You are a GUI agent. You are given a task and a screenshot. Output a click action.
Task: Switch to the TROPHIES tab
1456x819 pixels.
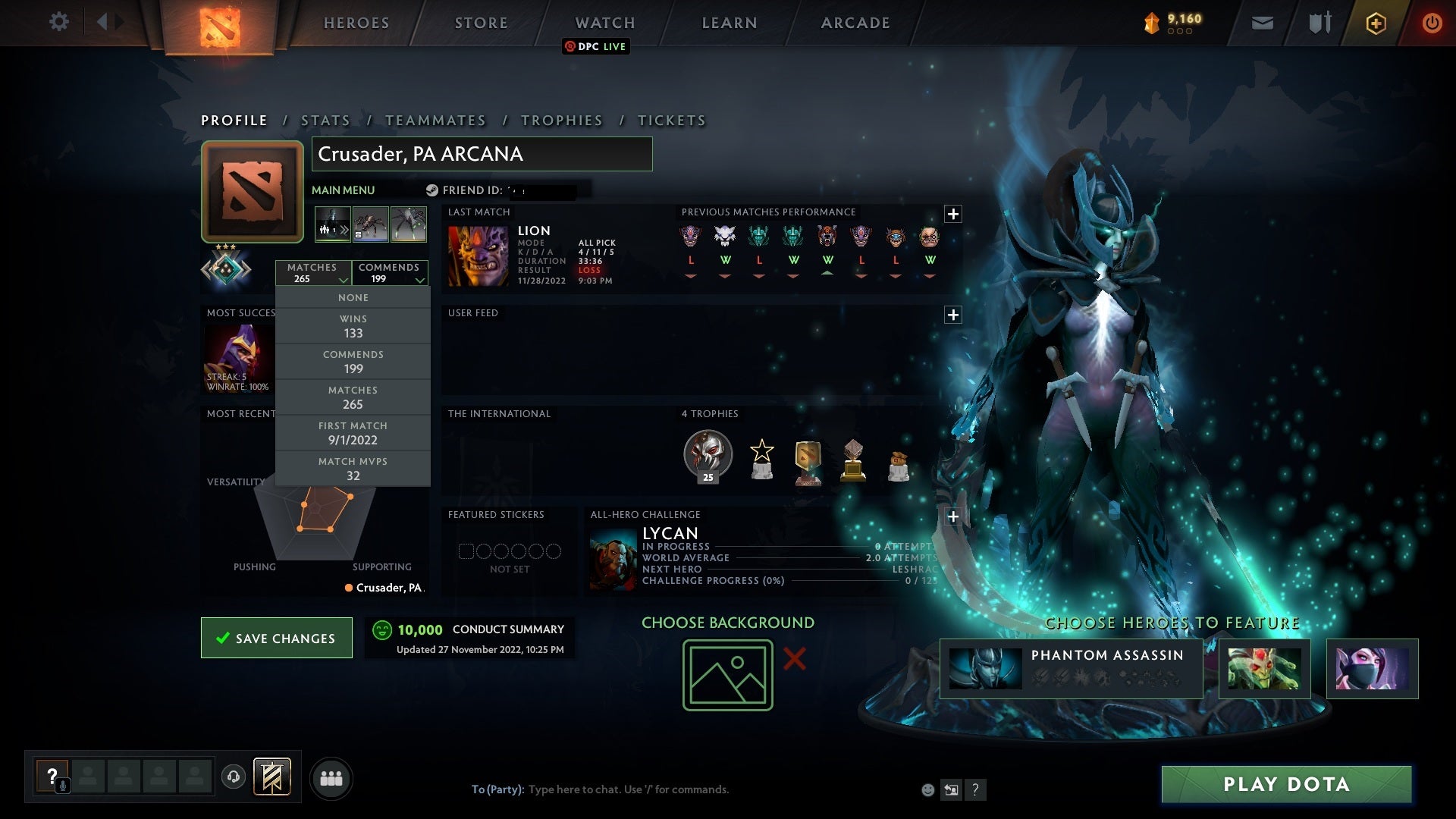pyautogui.click(x=561, y=120)
